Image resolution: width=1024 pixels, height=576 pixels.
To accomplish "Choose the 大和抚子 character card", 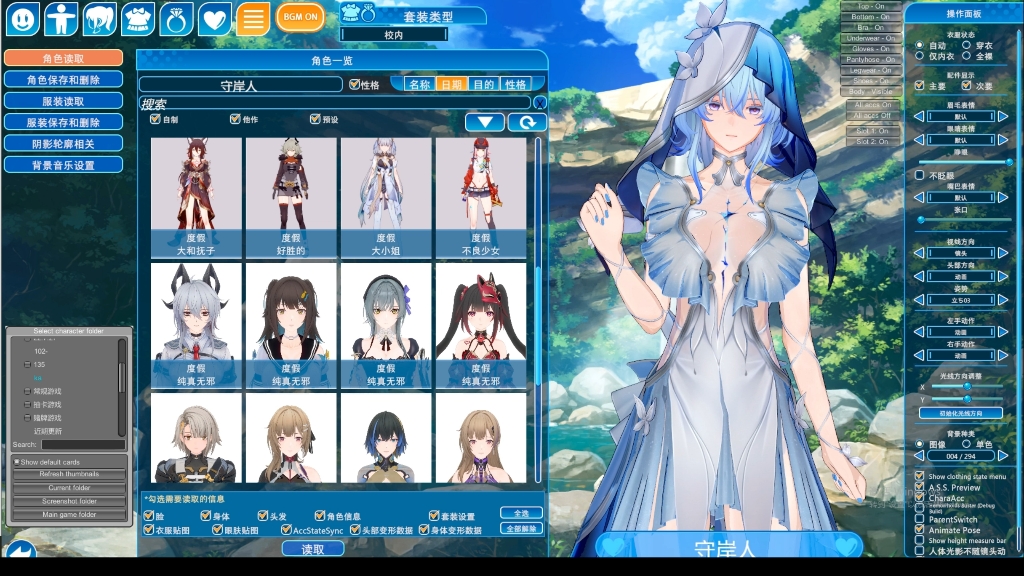I will click(x=196, y=194).
